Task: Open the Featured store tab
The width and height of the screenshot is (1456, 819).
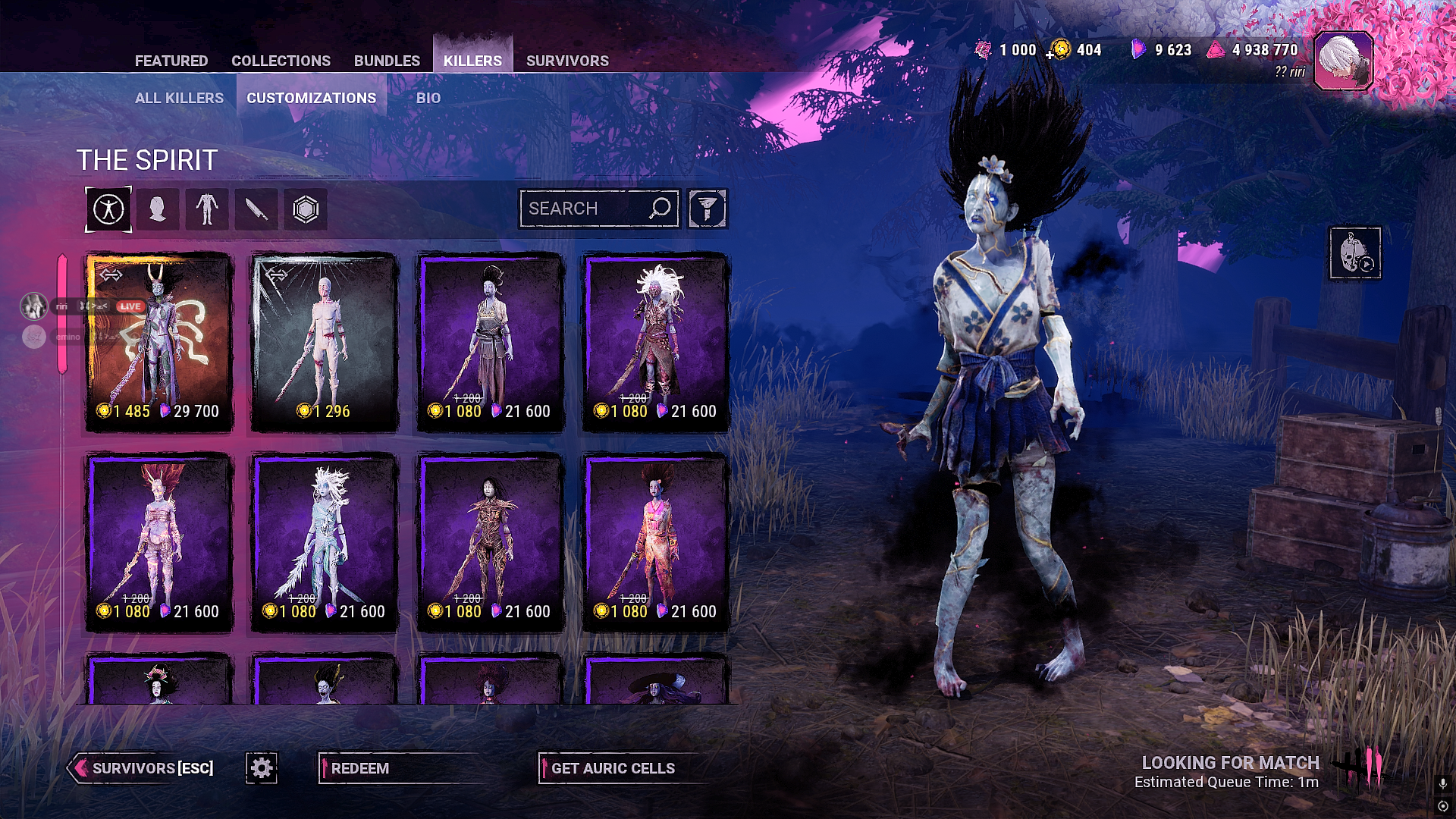Action: 171,61
